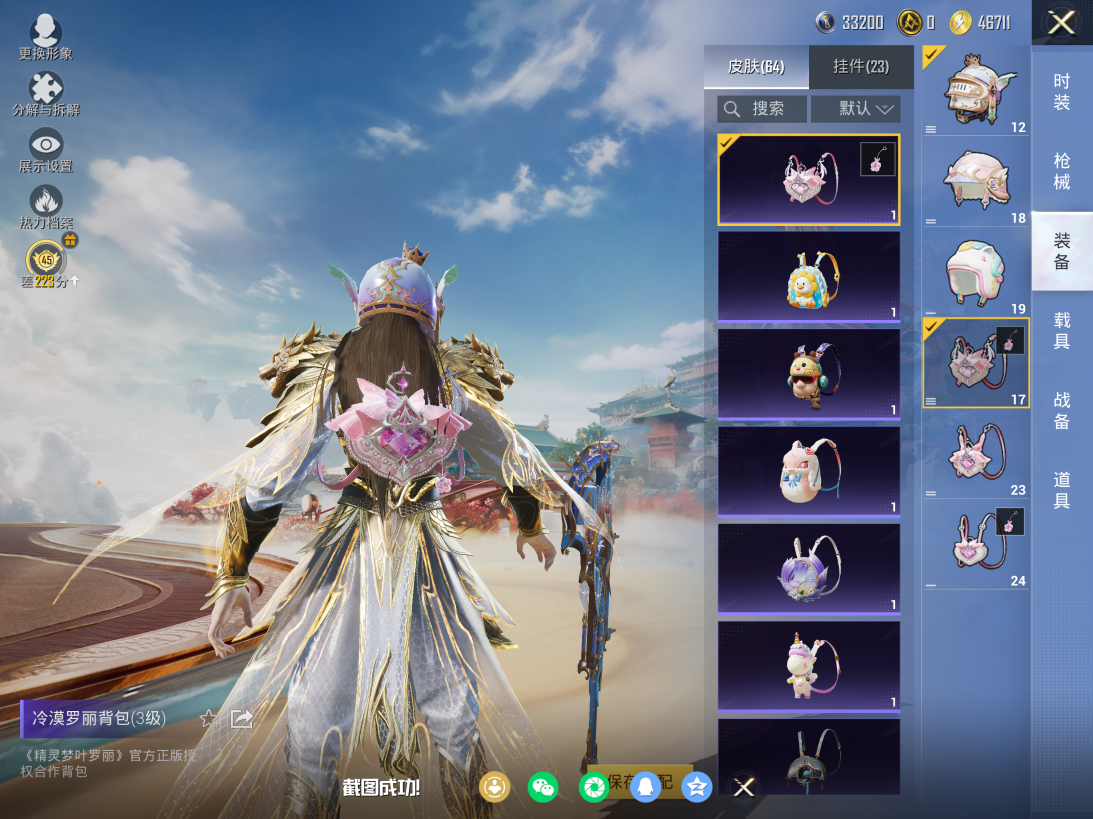Screen dimensions: 1093x819
Task: Choose the purple bunny orb backpack skin
Action: [809, 568]
